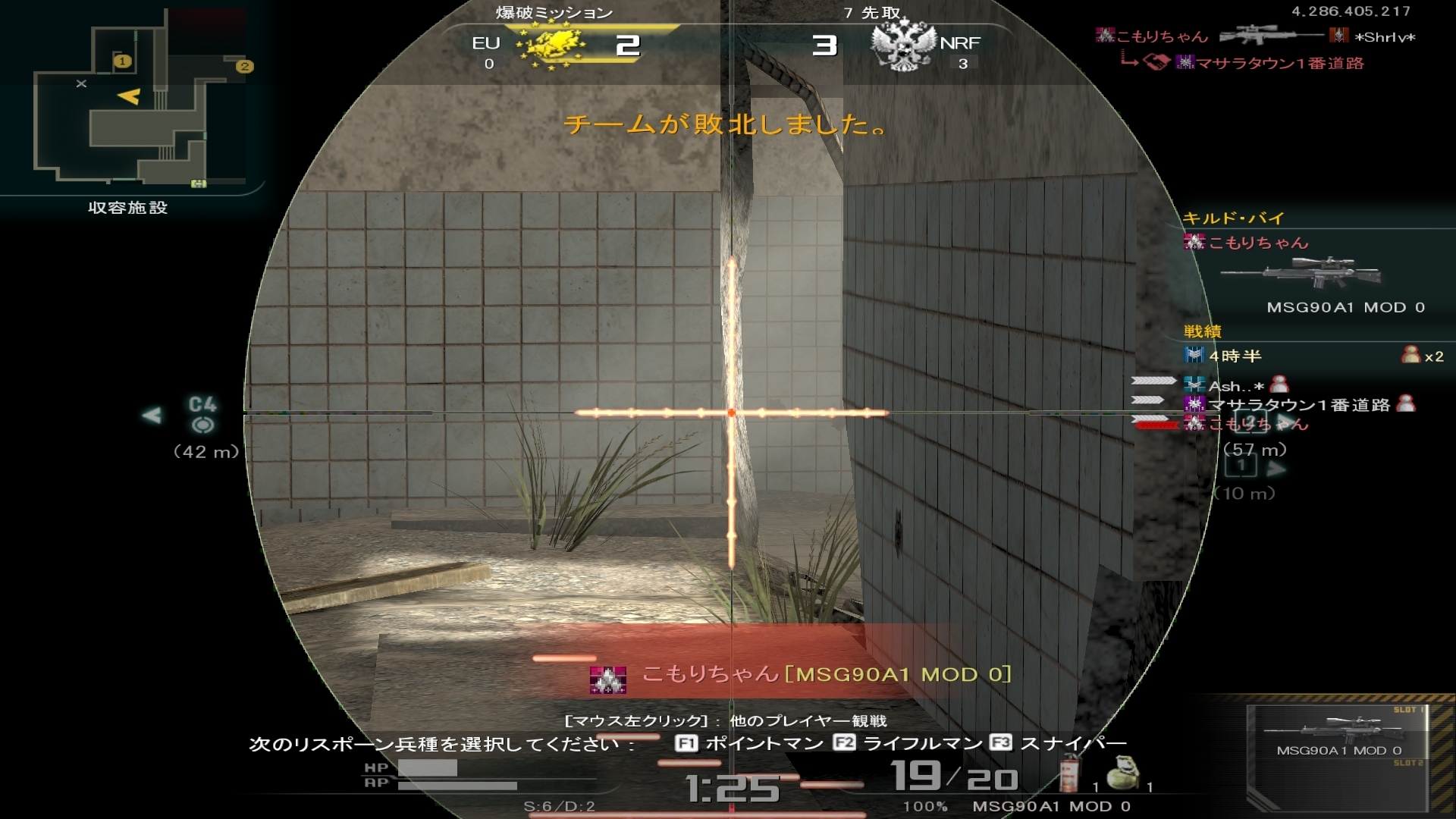The width and height of the screenshot is (1456, 819).
Task: Click the EU team gold emblem
Action: coord(551,45)
